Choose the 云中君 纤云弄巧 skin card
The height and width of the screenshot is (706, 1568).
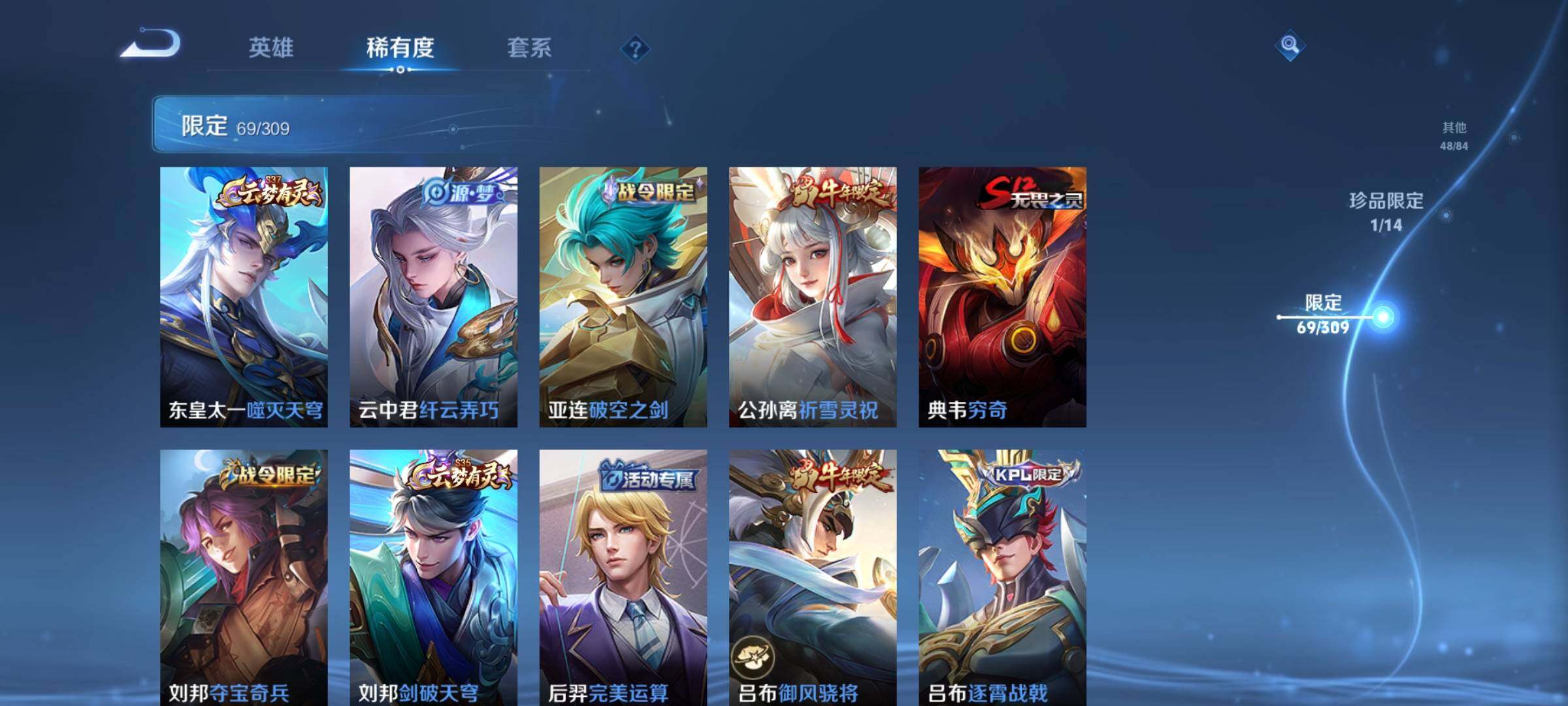433,297
